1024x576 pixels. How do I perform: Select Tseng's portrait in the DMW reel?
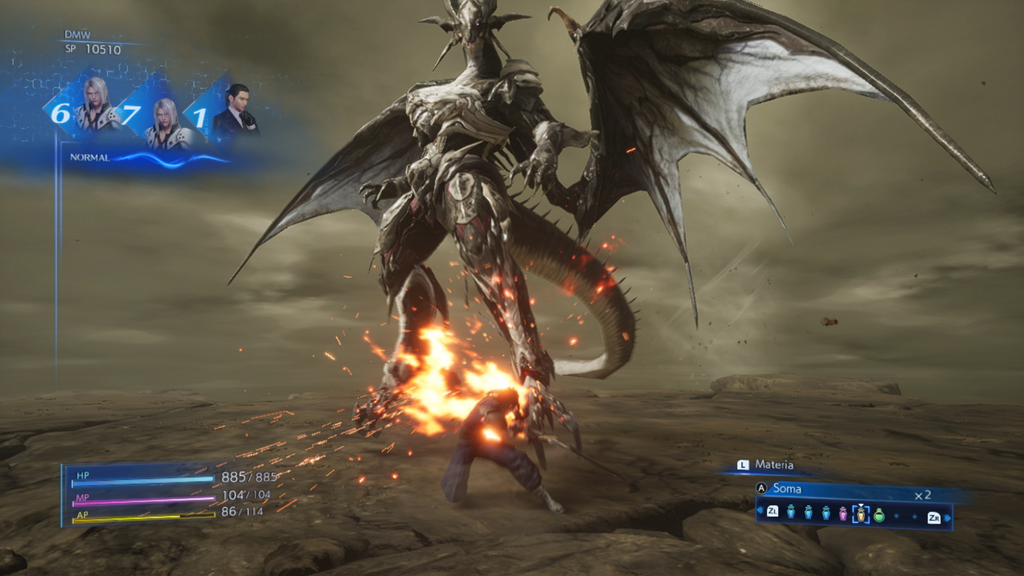tap(236, 111)
